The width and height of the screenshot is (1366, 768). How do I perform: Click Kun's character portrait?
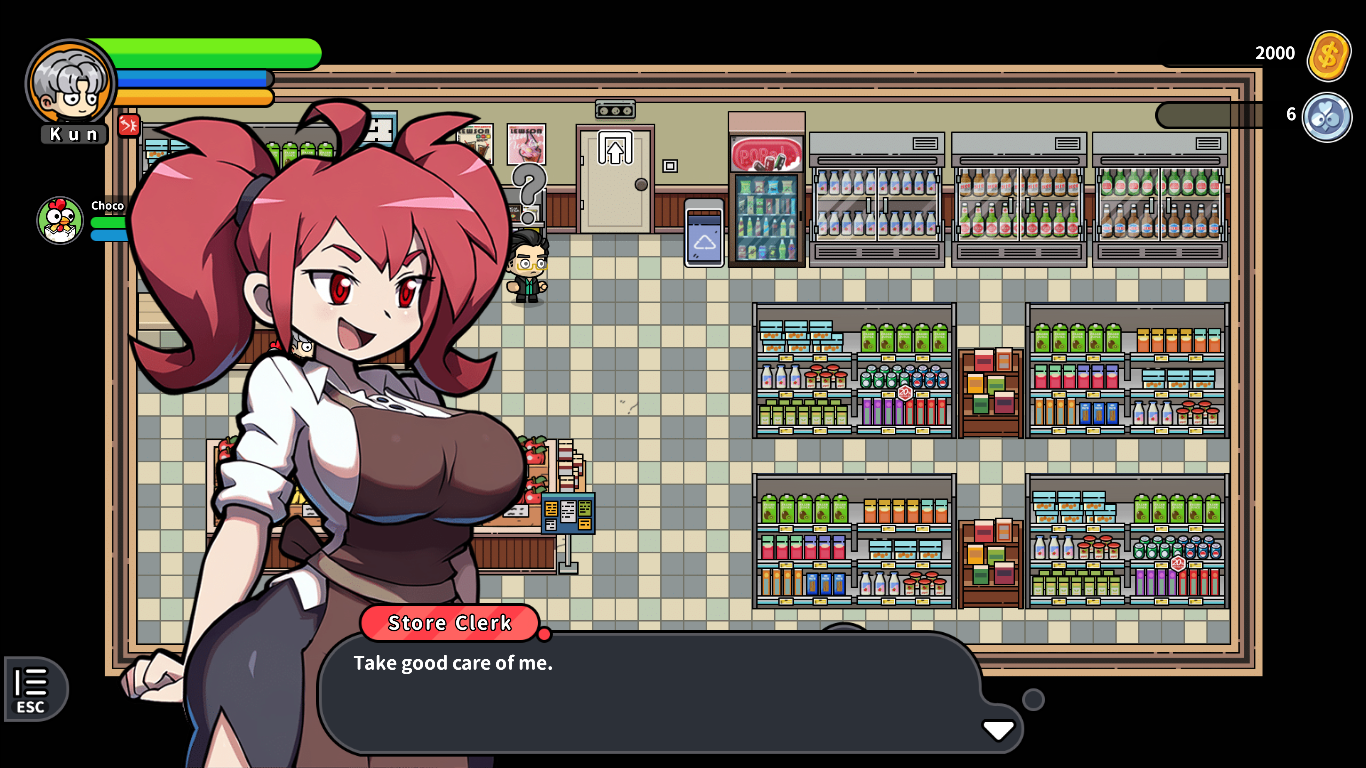(x=70, y=83)
